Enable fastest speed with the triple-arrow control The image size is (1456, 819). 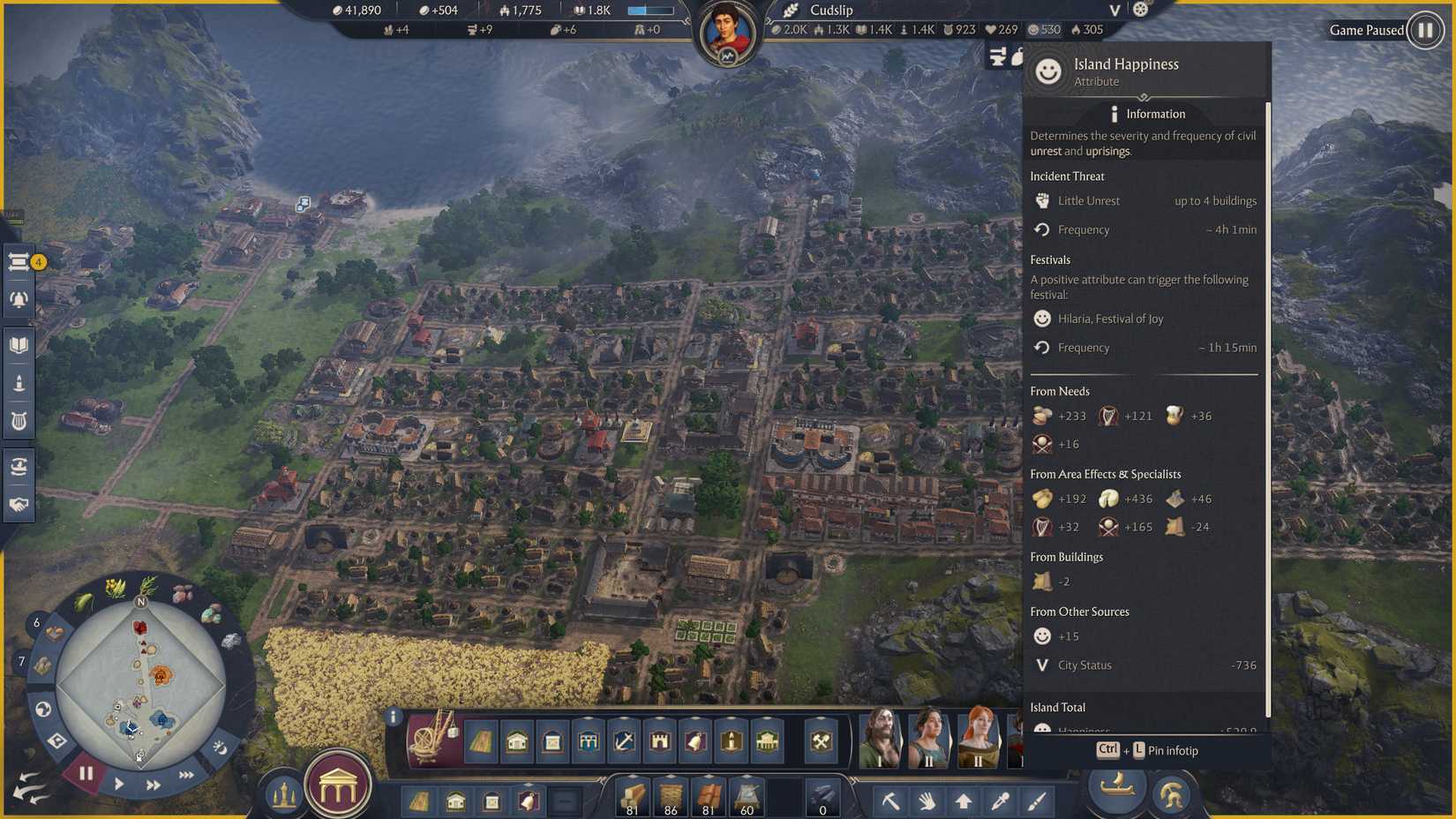click(186, 775)
